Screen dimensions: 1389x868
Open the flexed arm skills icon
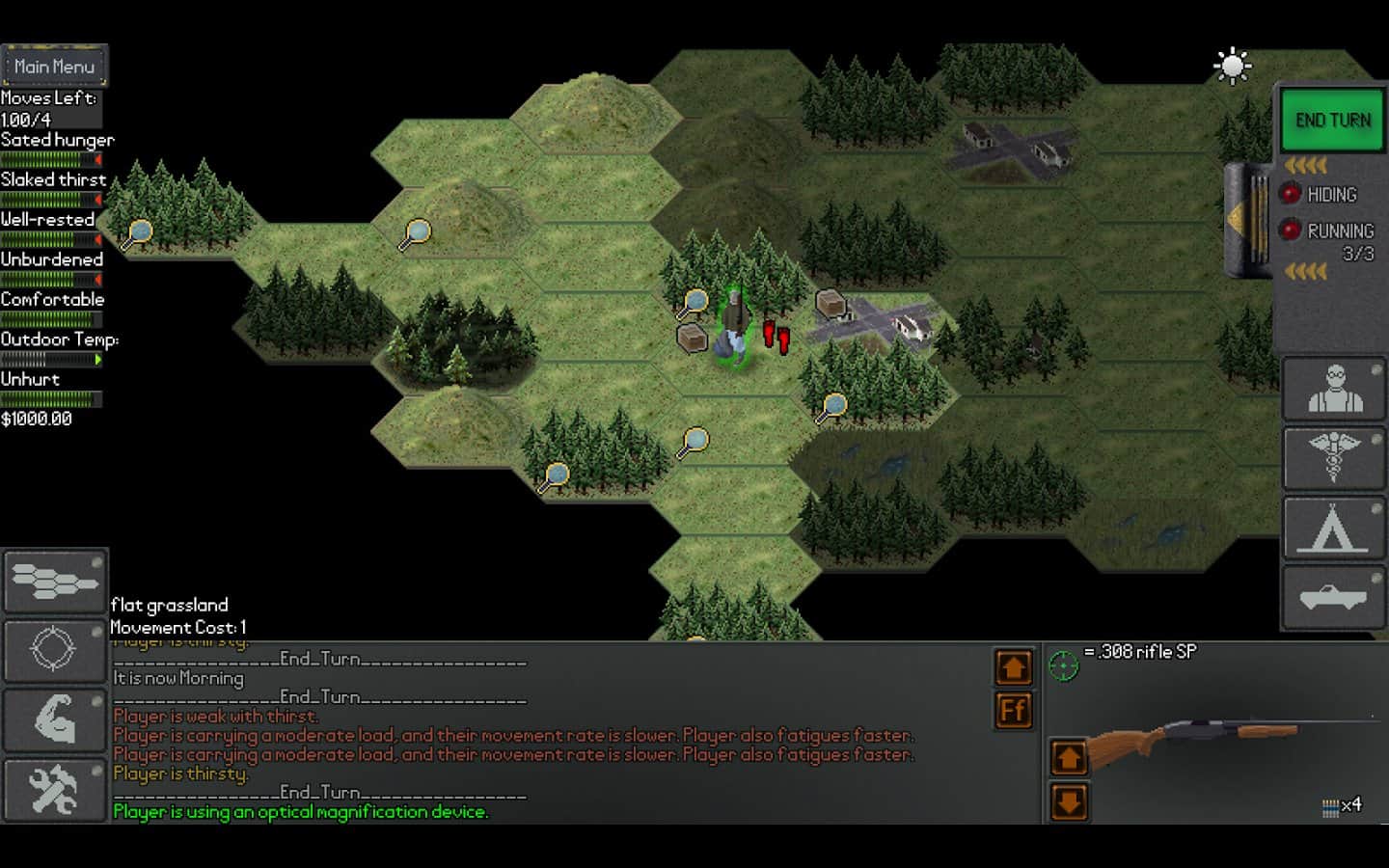[x=55, y=719]
